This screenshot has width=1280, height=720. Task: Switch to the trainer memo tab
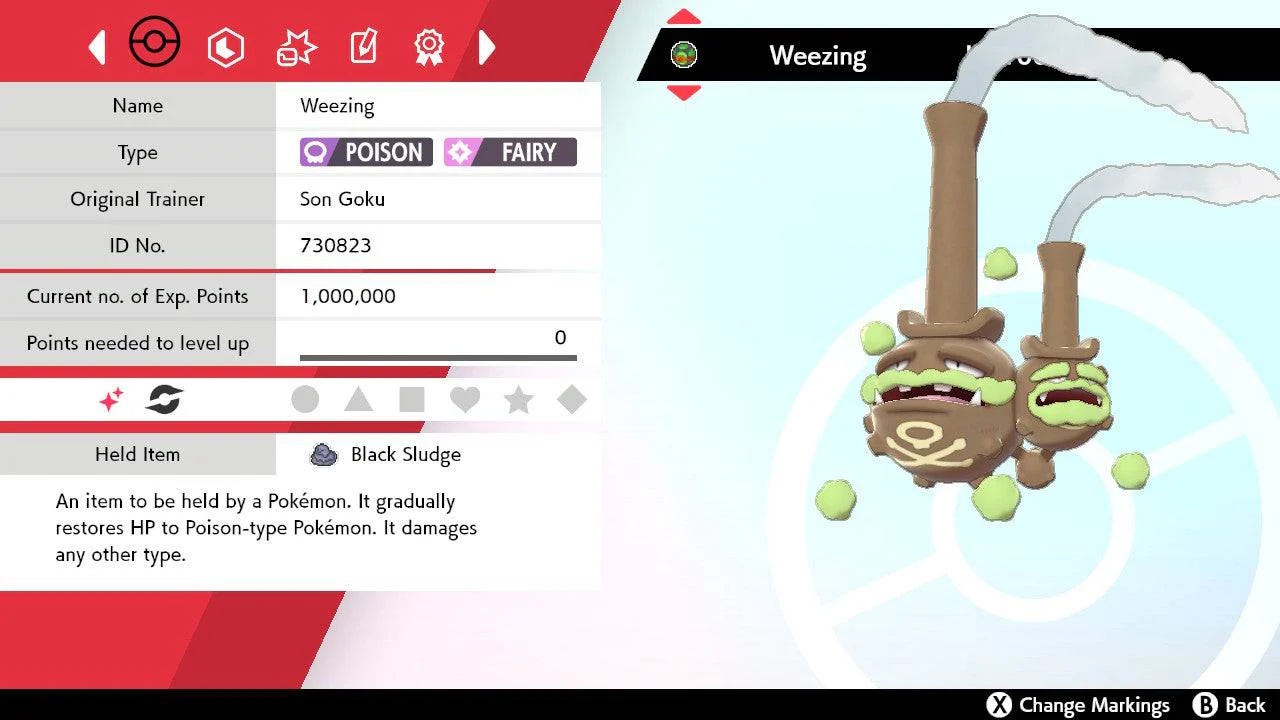[x=363, y=47]
